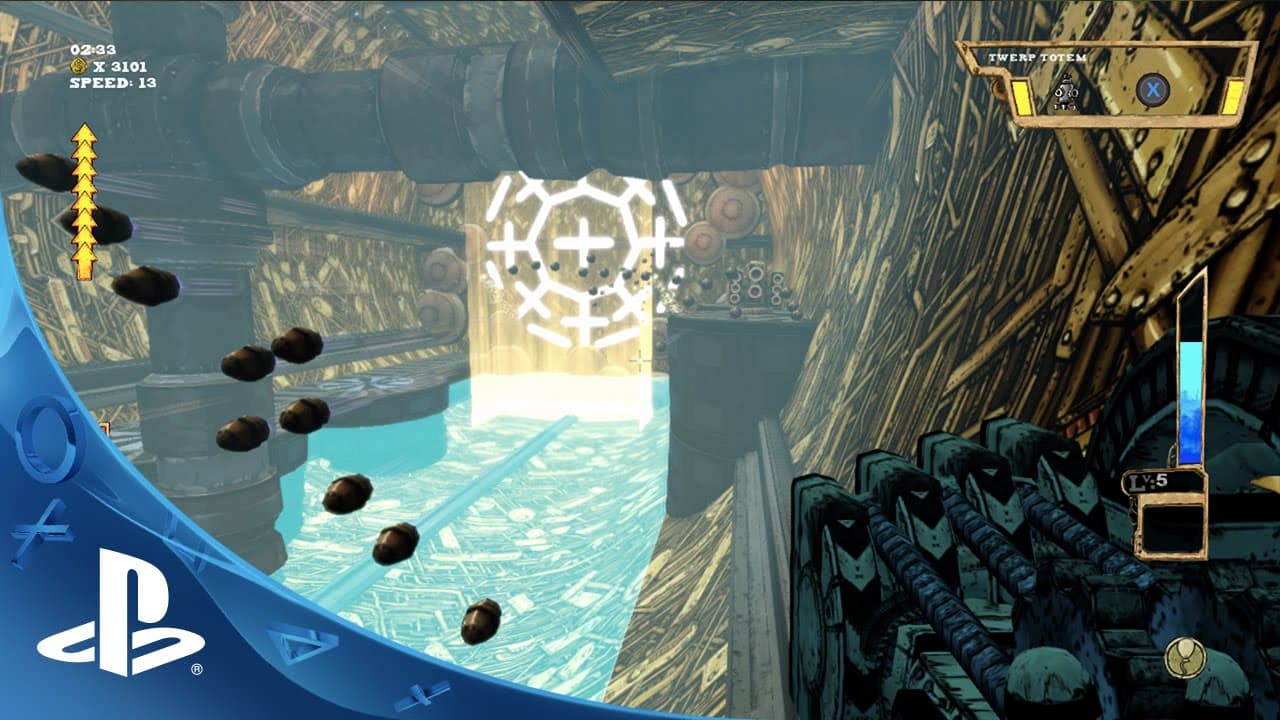
Task: Click the 02:33 timer display
Action: (x=93, y=48)
